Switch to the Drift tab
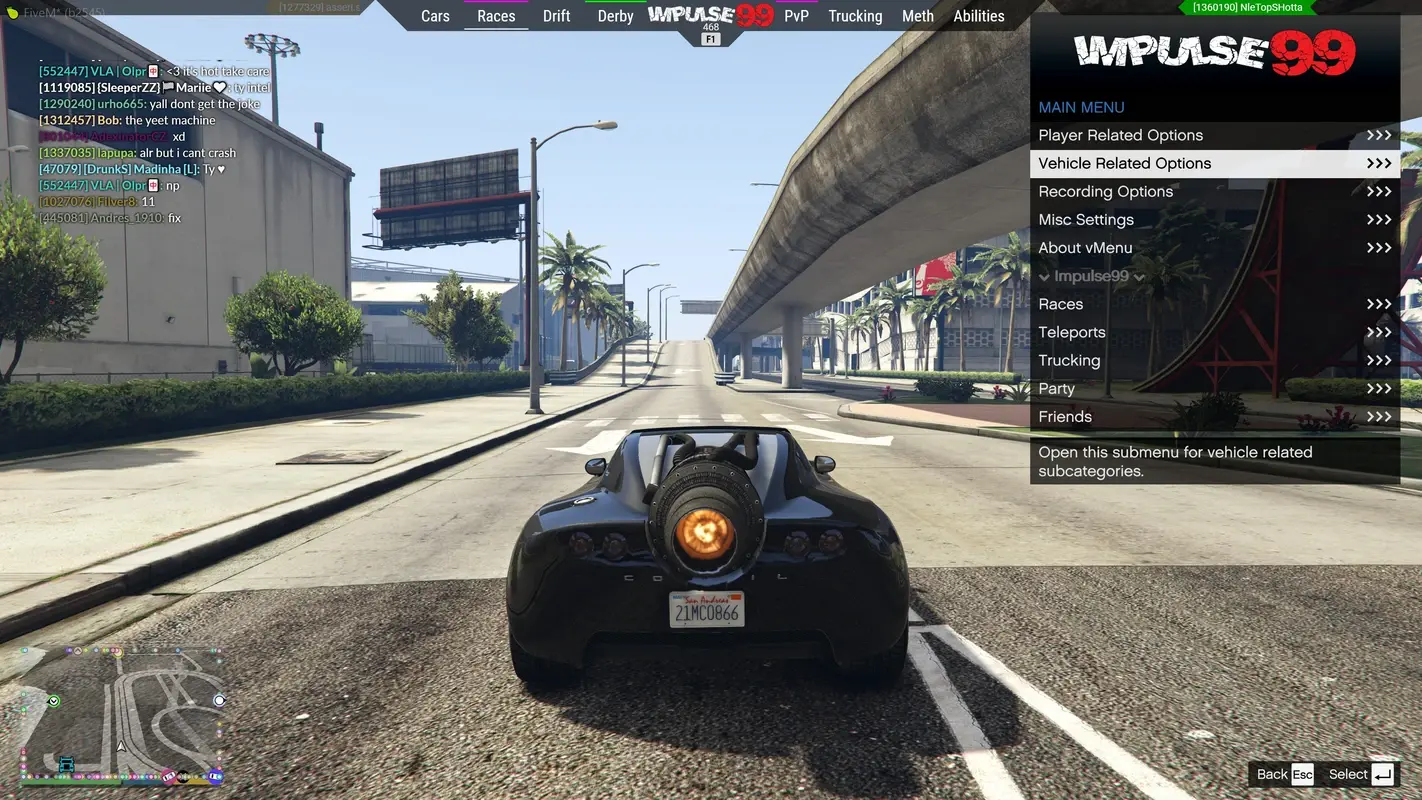 556,15
